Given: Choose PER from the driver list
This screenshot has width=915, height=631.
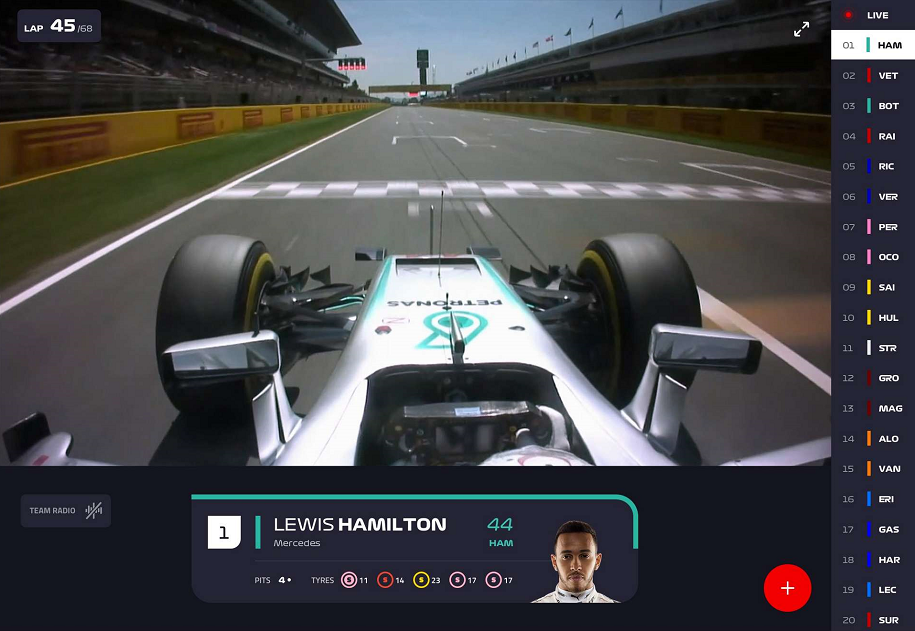Looking at the screenshot, I should (872, 227).
